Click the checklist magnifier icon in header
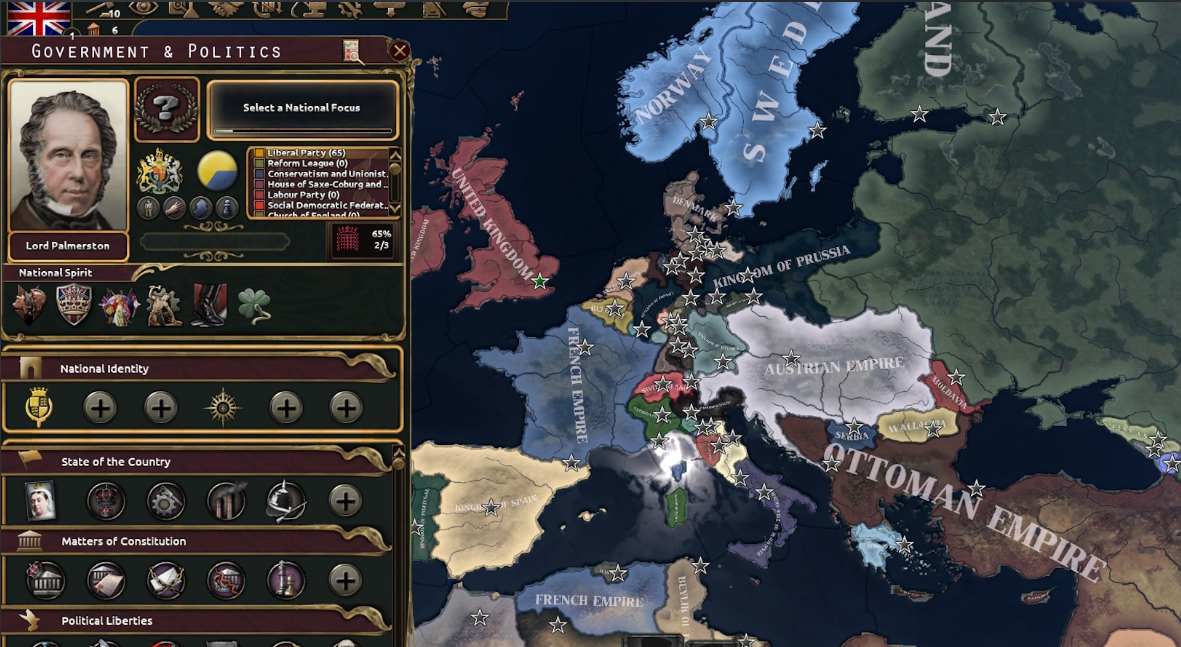 [352, 50]
